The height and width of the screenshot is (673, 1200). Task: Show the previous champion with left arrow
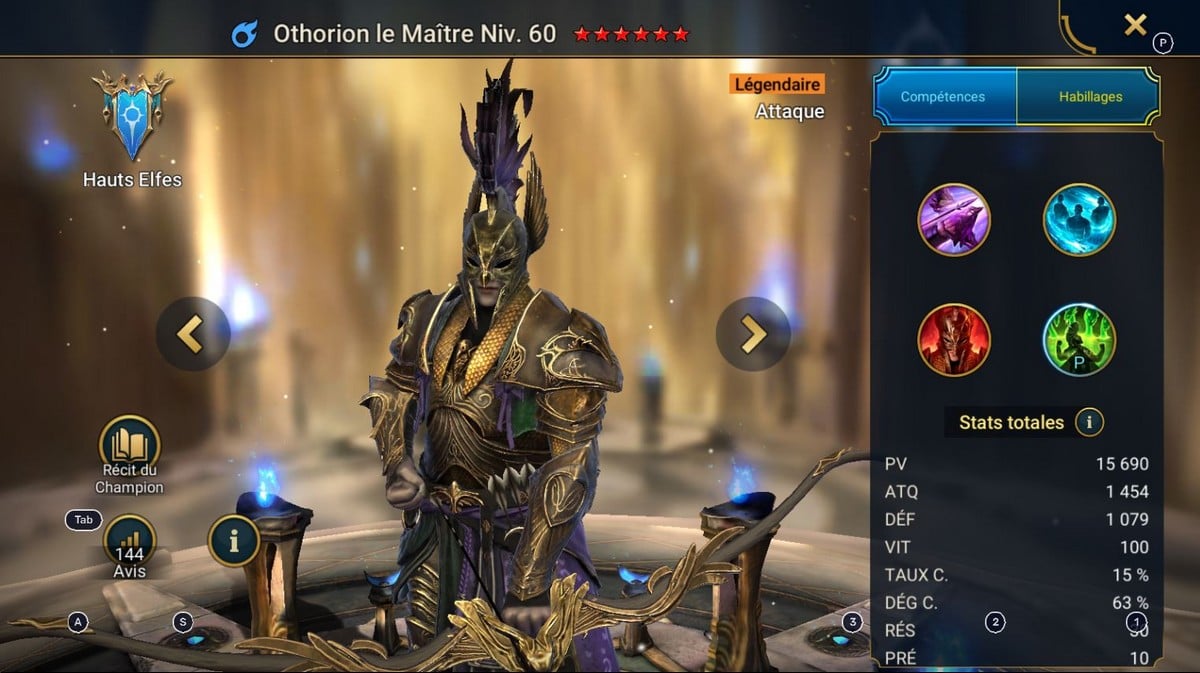[x=192, y=334]
